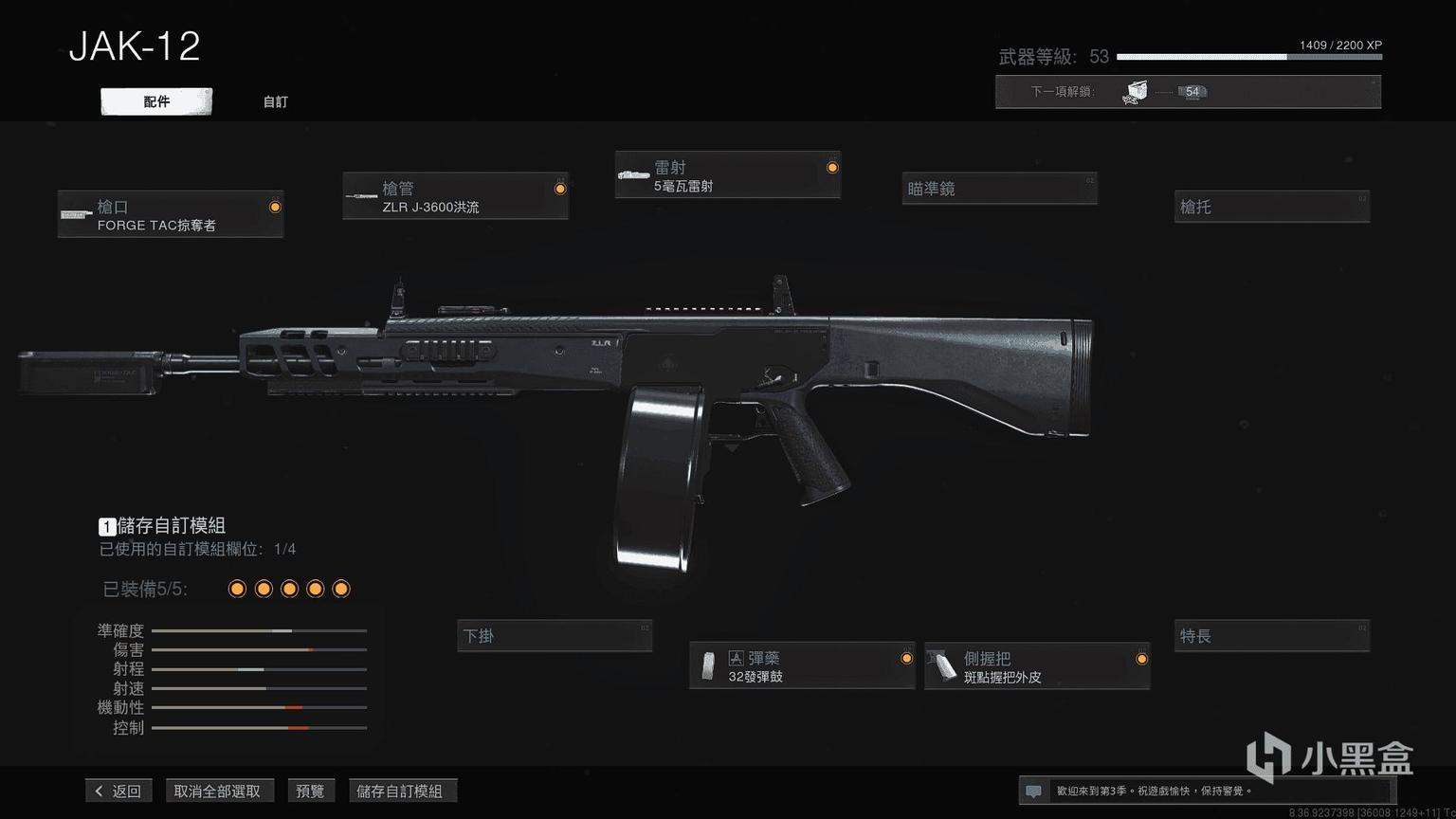Switch to the 配件 attachments tab
This screenshot has height=819, width=1456.
coord(156,101)
